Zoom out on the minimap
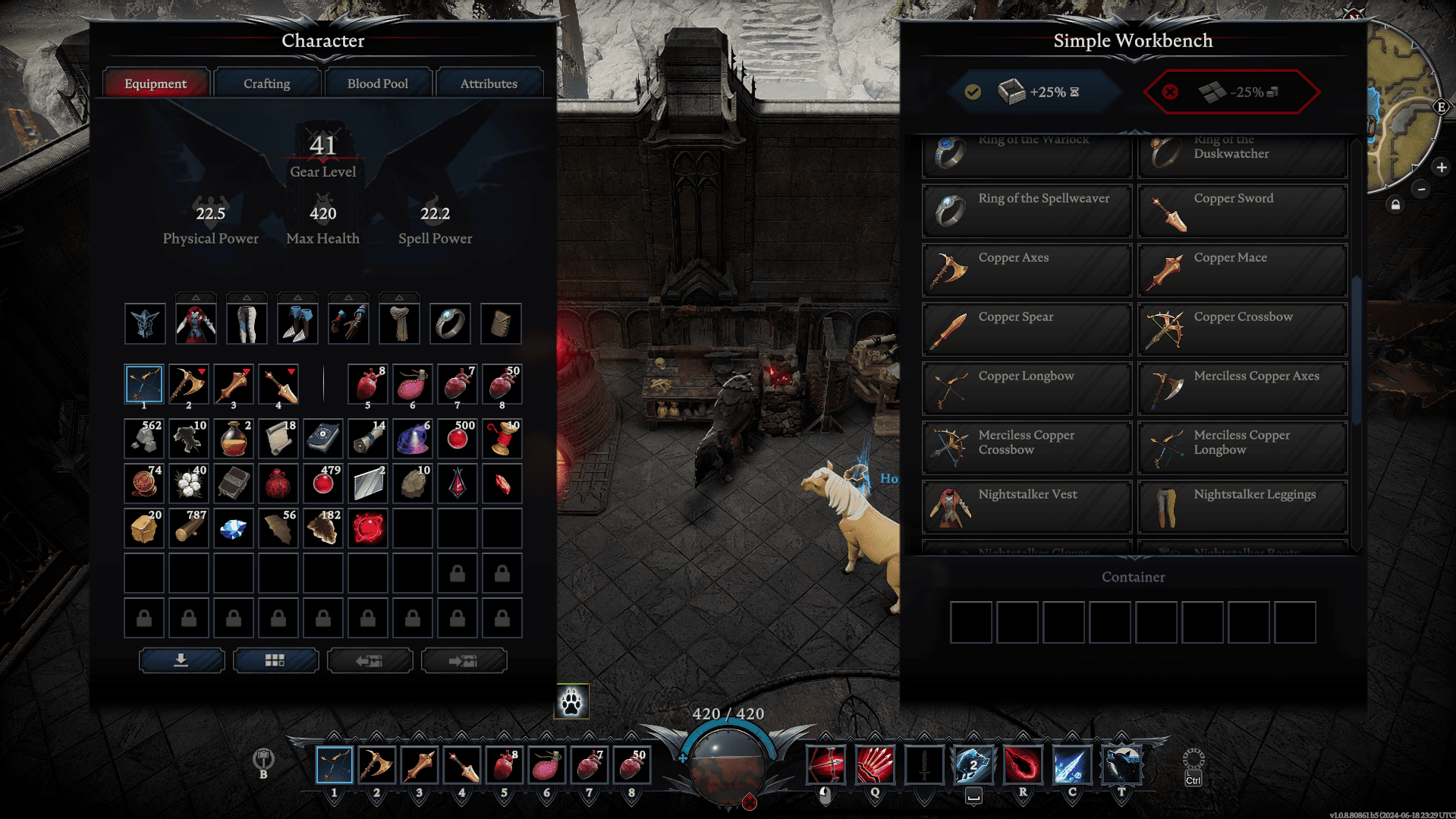1456x819 pixels. (x=1421, y=189)
